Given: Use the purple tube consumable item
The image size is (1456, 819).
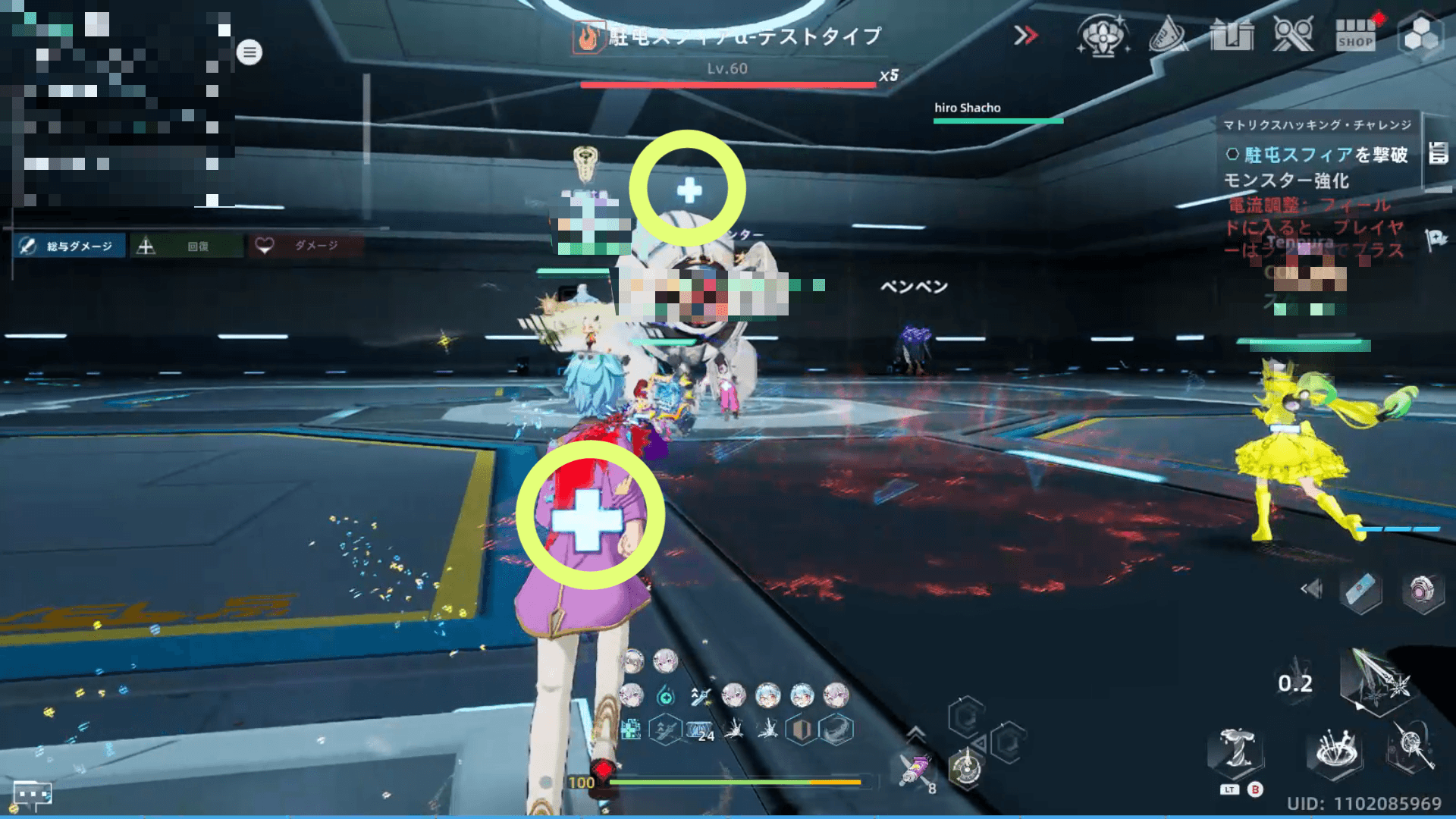Looking at the screenshot, I should pos(916,770).
